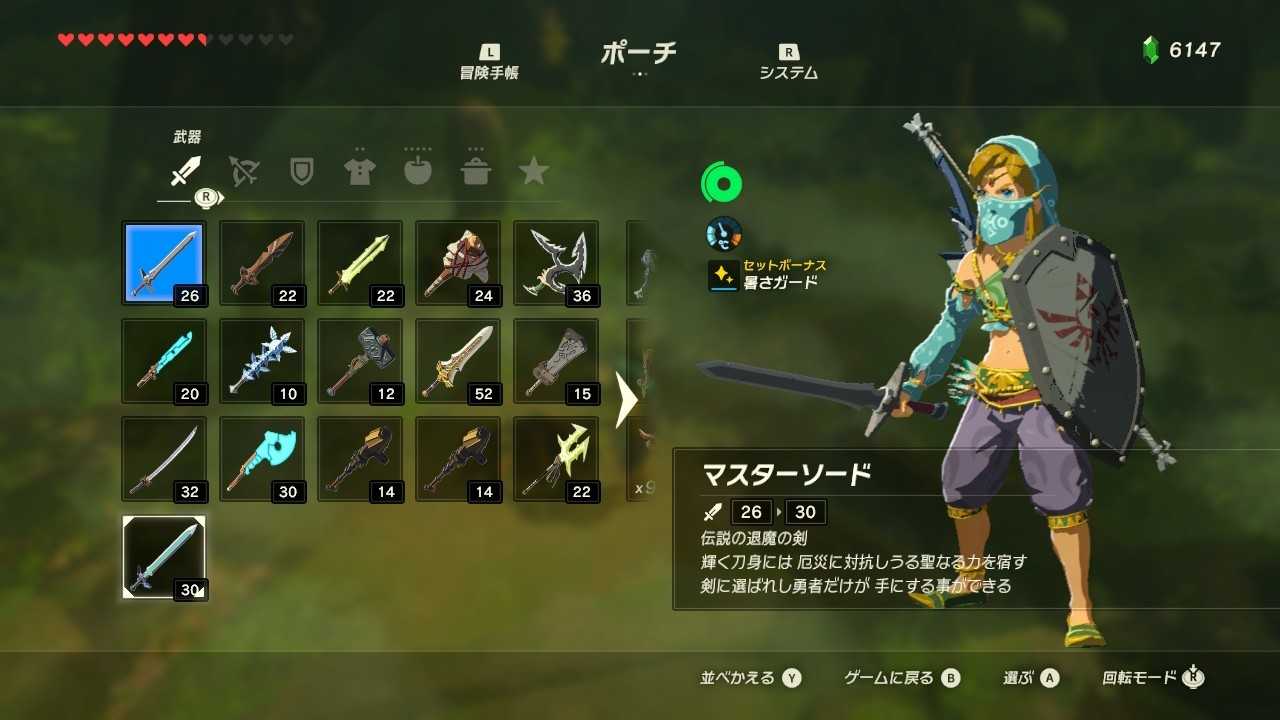
Task: Click the rupee counter showing 6147
Action: [x=1182, y=48]
